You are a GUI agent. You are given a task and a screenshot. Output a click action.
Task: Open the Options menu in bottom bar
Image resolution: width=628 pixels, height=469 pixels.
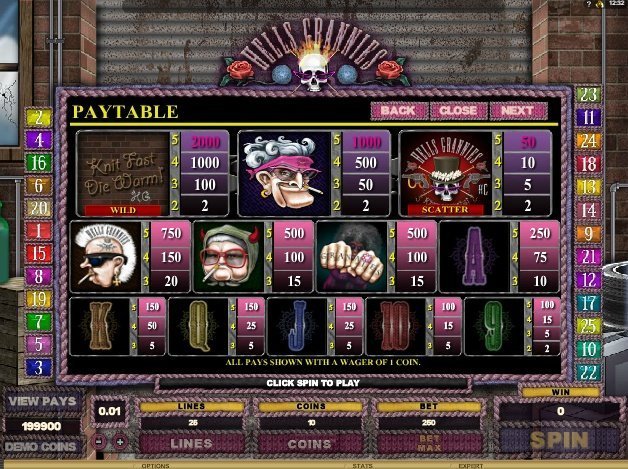point(155,465)
